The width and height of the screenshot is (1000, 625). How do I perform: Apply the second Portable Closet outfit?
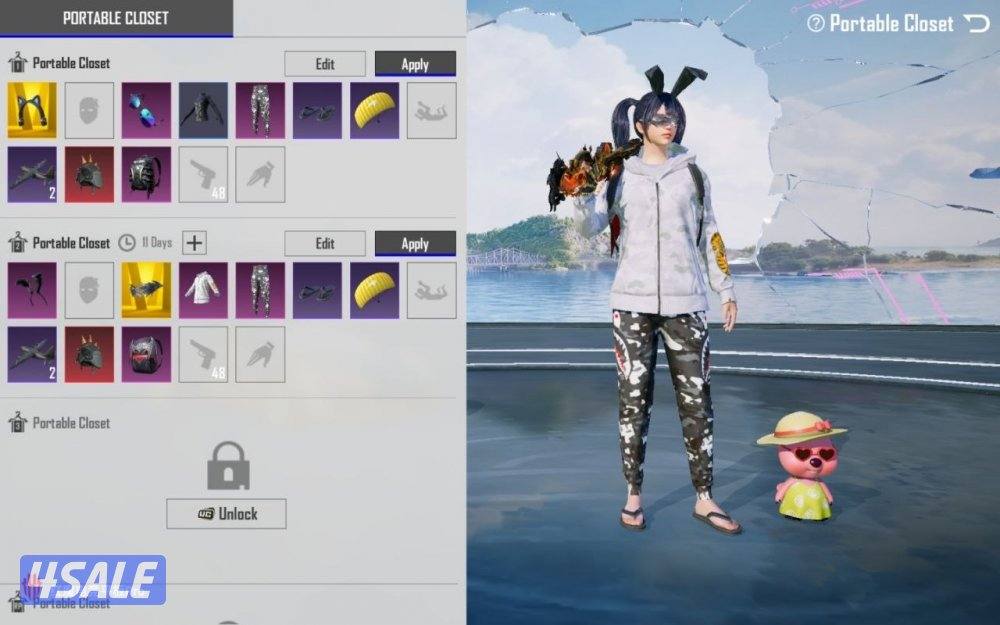(415, 244)
